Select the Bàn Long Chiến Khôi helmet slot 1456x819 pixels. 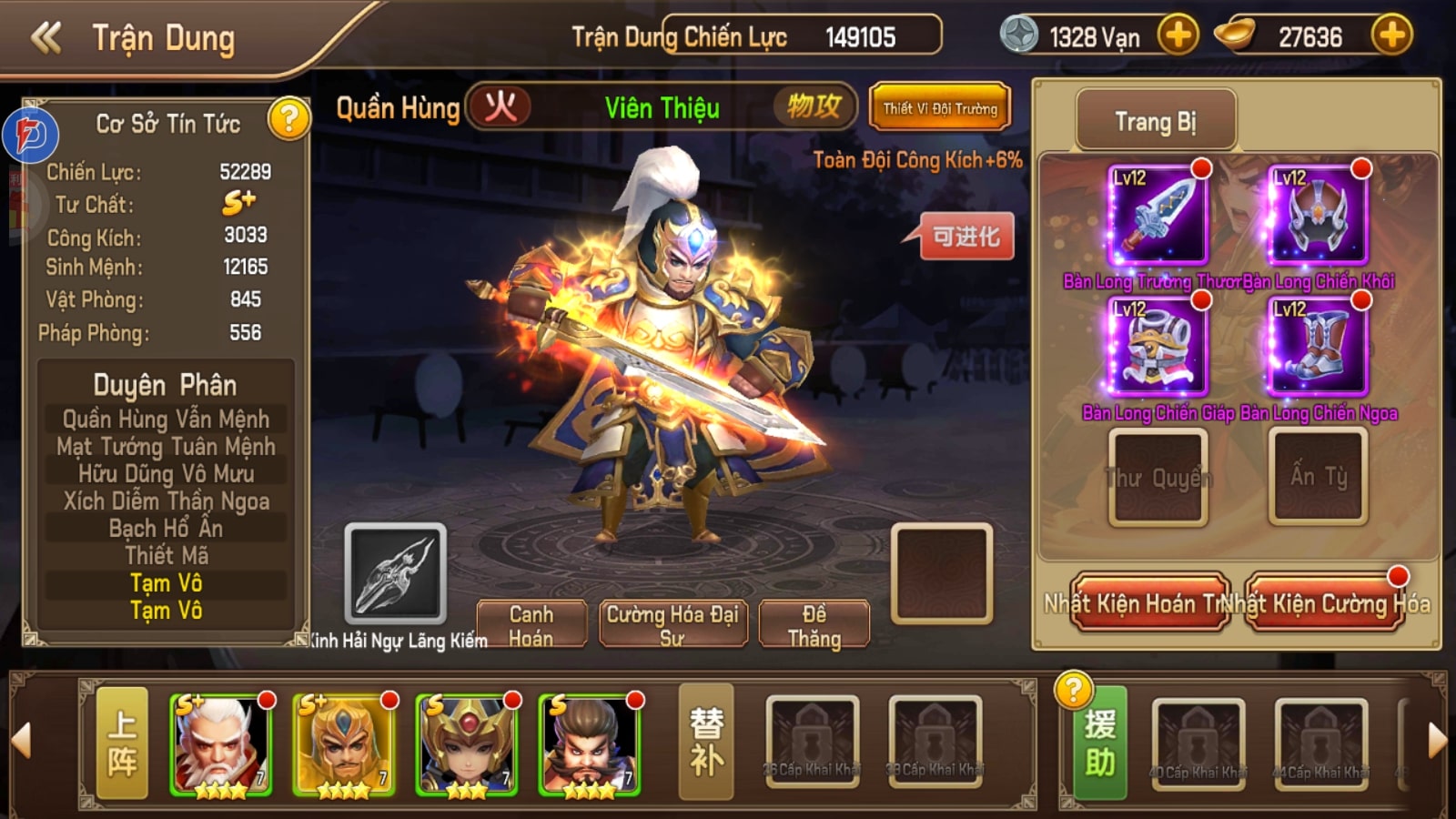[1318, 216]
